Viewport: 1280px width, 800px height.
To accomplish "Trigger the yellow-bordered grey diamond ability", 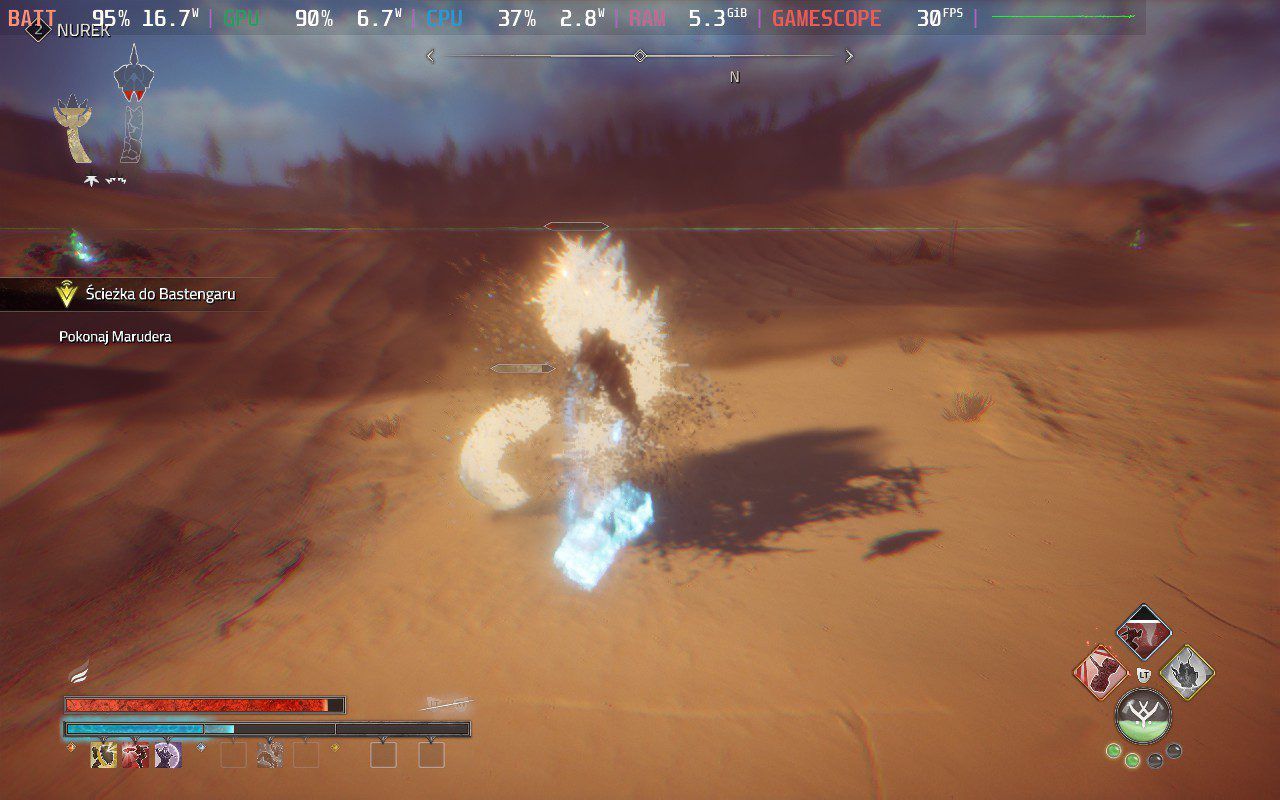I will point(1186,673).
